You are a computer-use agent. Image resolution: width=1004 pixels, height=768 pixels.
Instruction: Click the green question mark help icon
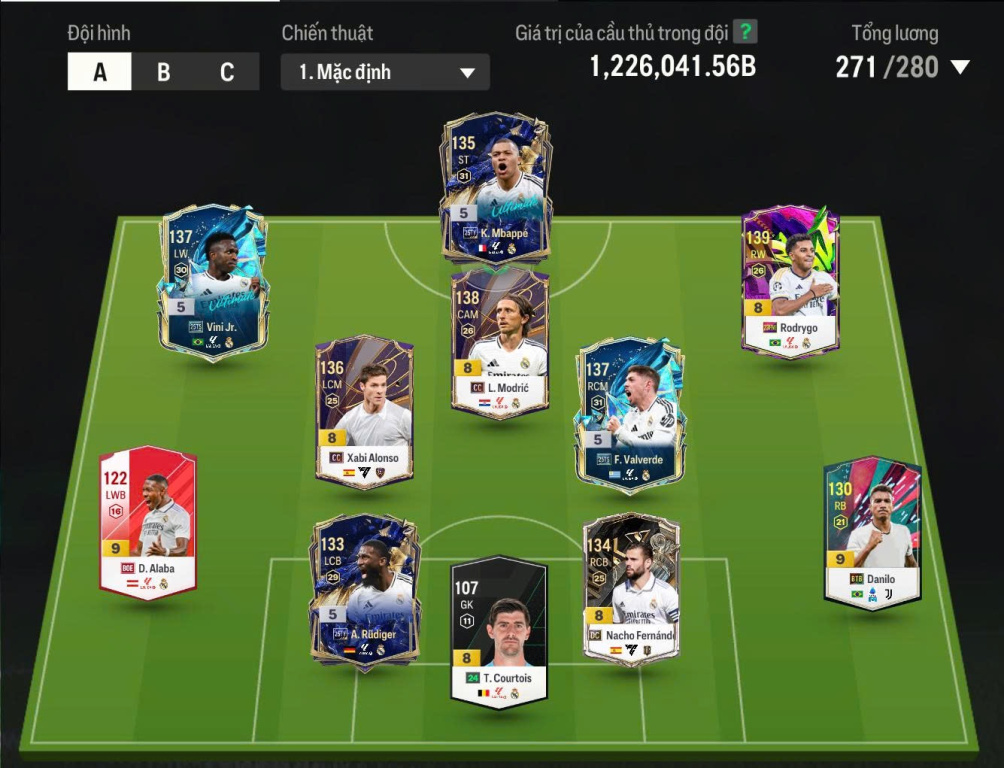click(x=745, y=32)
